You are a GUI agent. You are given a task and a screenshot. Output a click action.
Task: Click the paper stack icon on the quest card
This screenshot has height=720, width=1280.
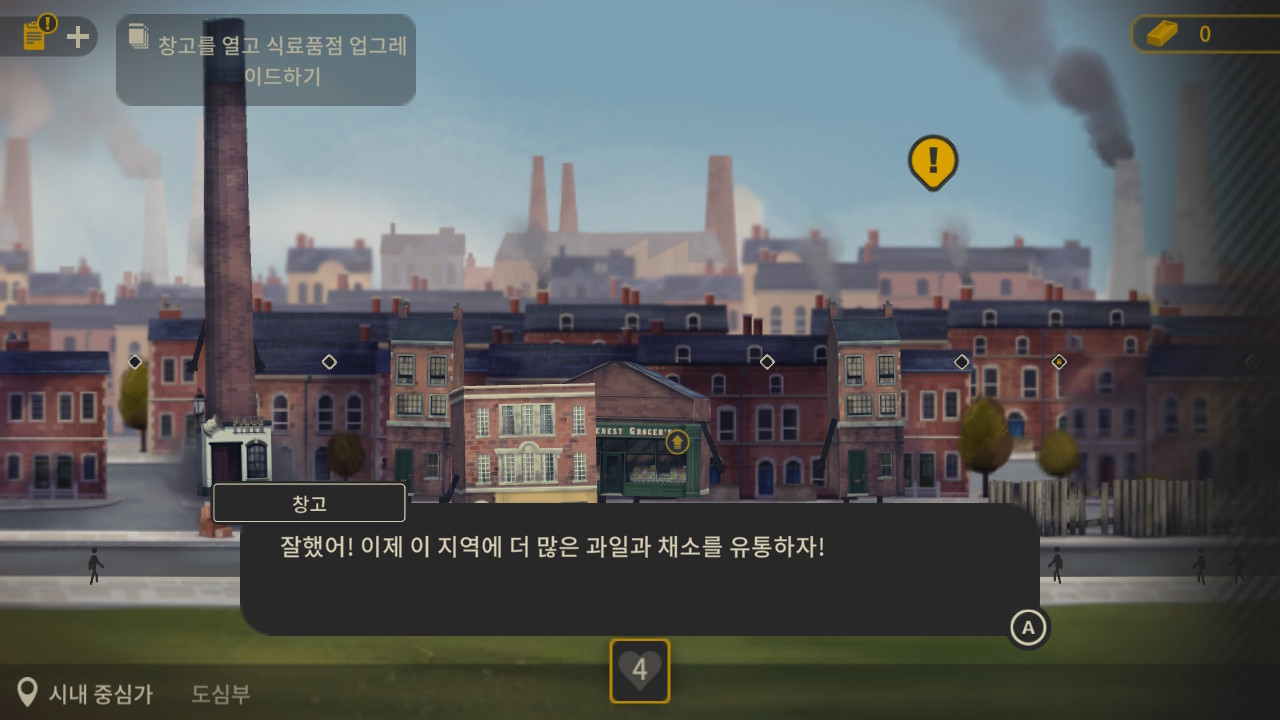click(x=137, y=36)
